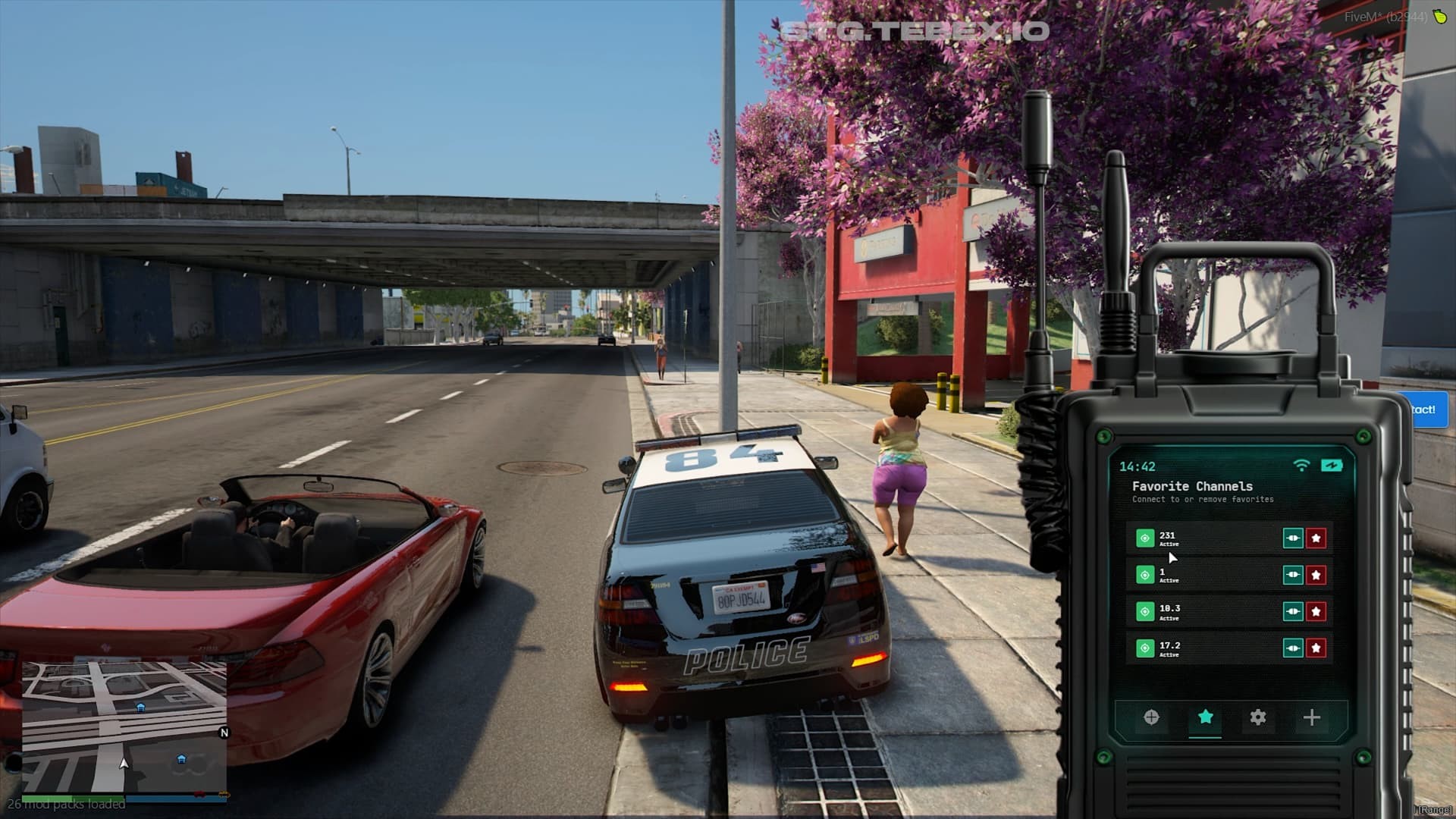Switch to the star favorites tab
Viewport: 1456px width, 819px height.
click(x=1205, y=717)
